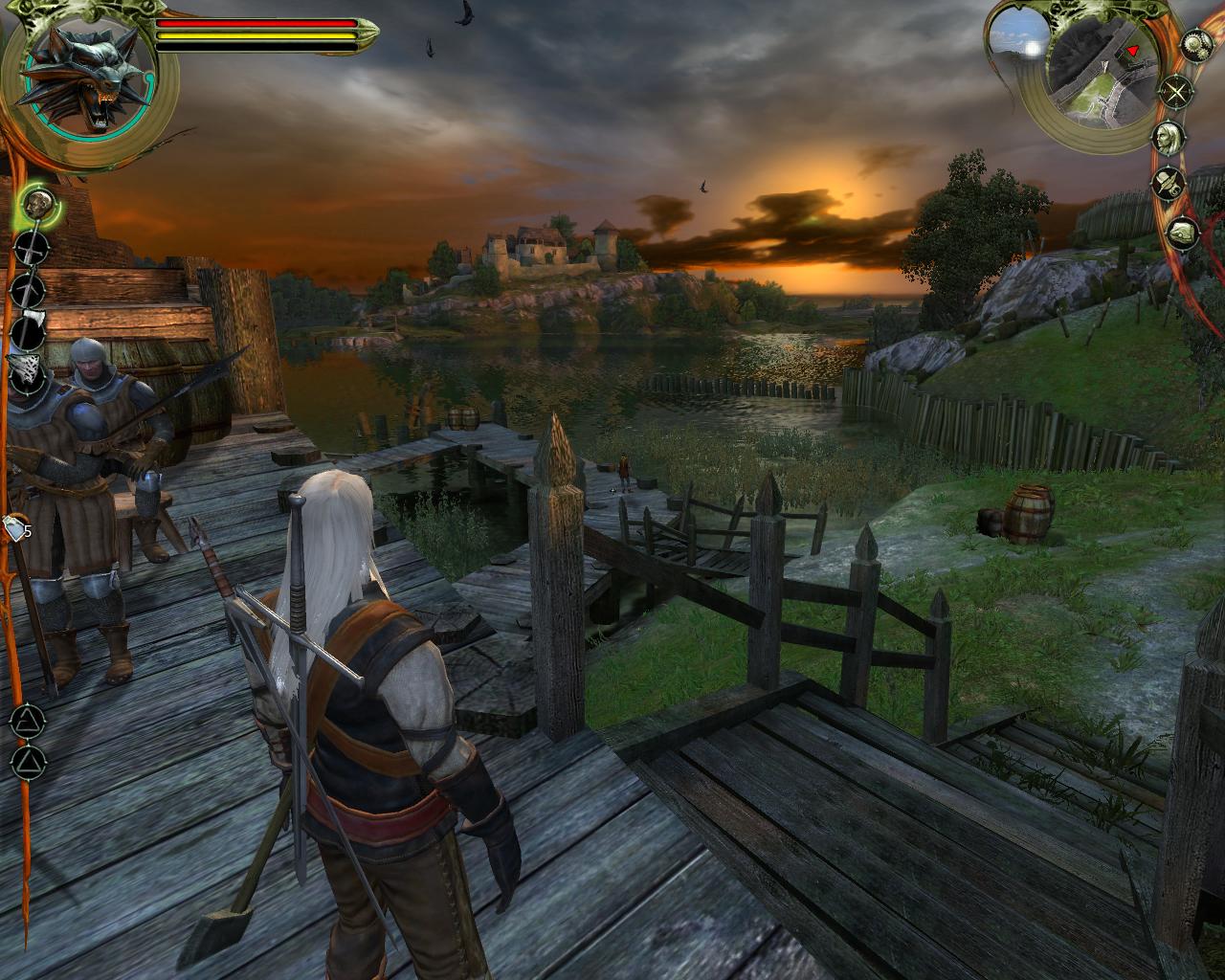The width and height of the screenshot is (1225, 980).
Task: Open the folded map icon
Action: tap(1183, 232)
